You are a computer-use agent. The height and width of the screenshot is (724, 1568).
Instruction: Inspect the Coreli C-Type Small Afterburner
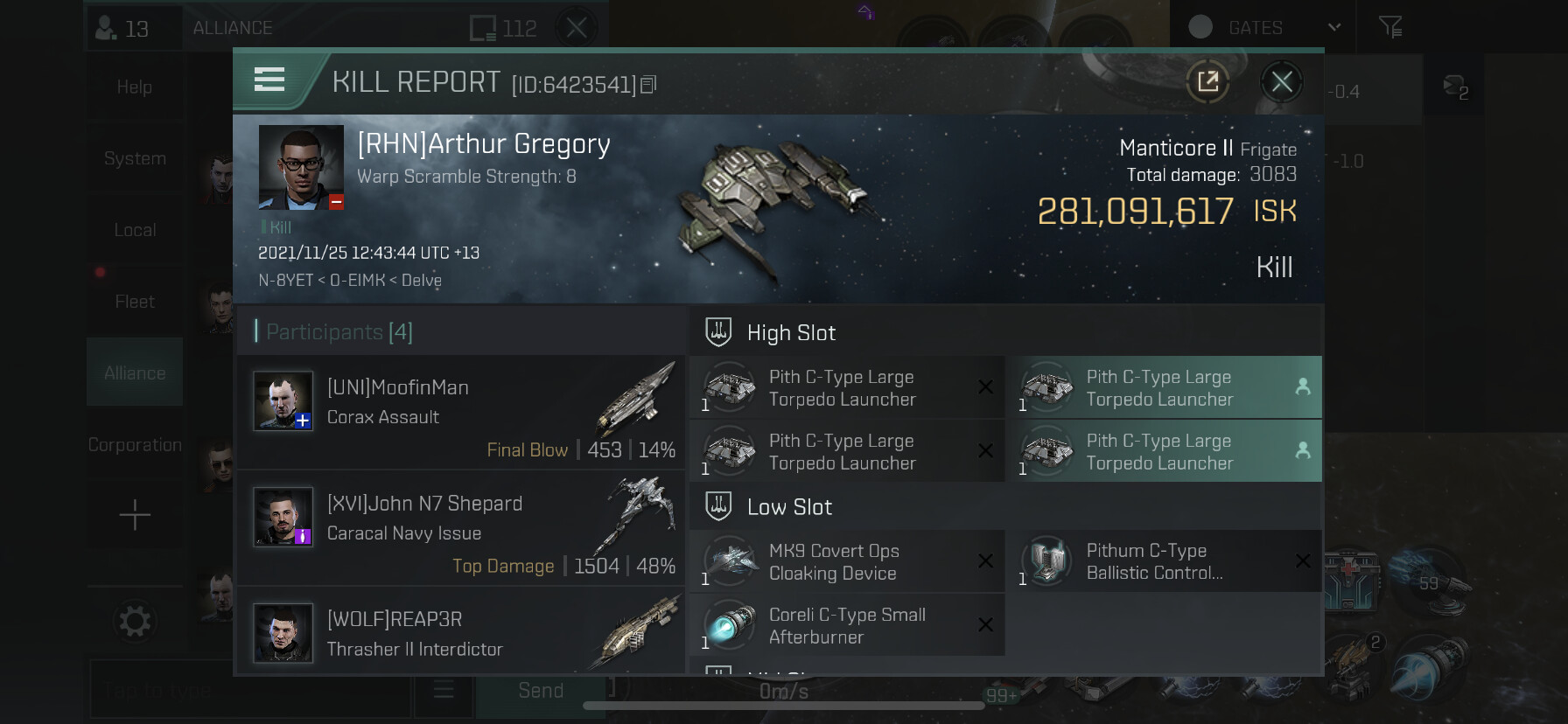tap(846, 626)
